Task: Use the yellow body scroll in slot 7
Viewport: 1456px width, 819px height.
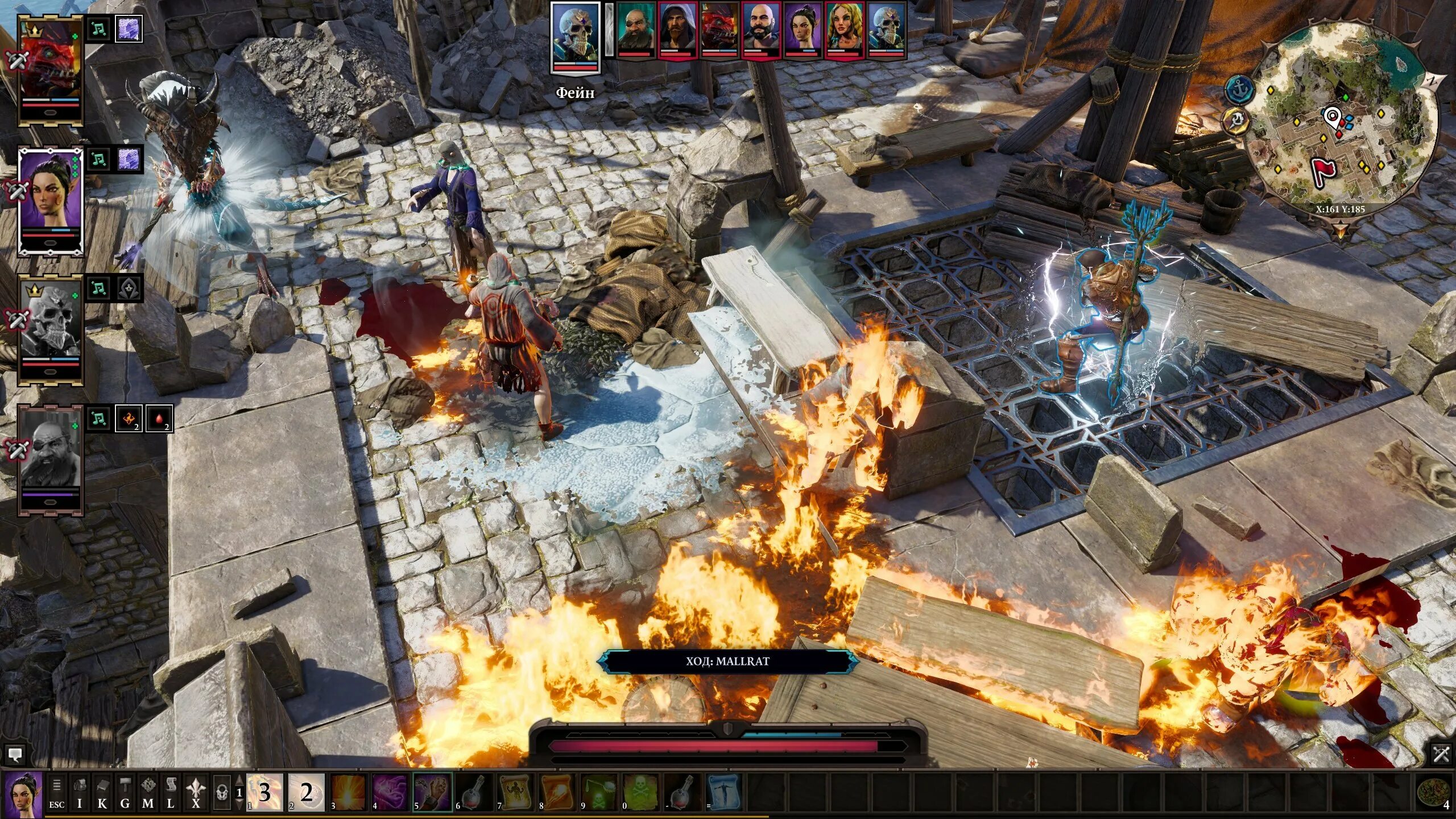Action: pos(515,792)
